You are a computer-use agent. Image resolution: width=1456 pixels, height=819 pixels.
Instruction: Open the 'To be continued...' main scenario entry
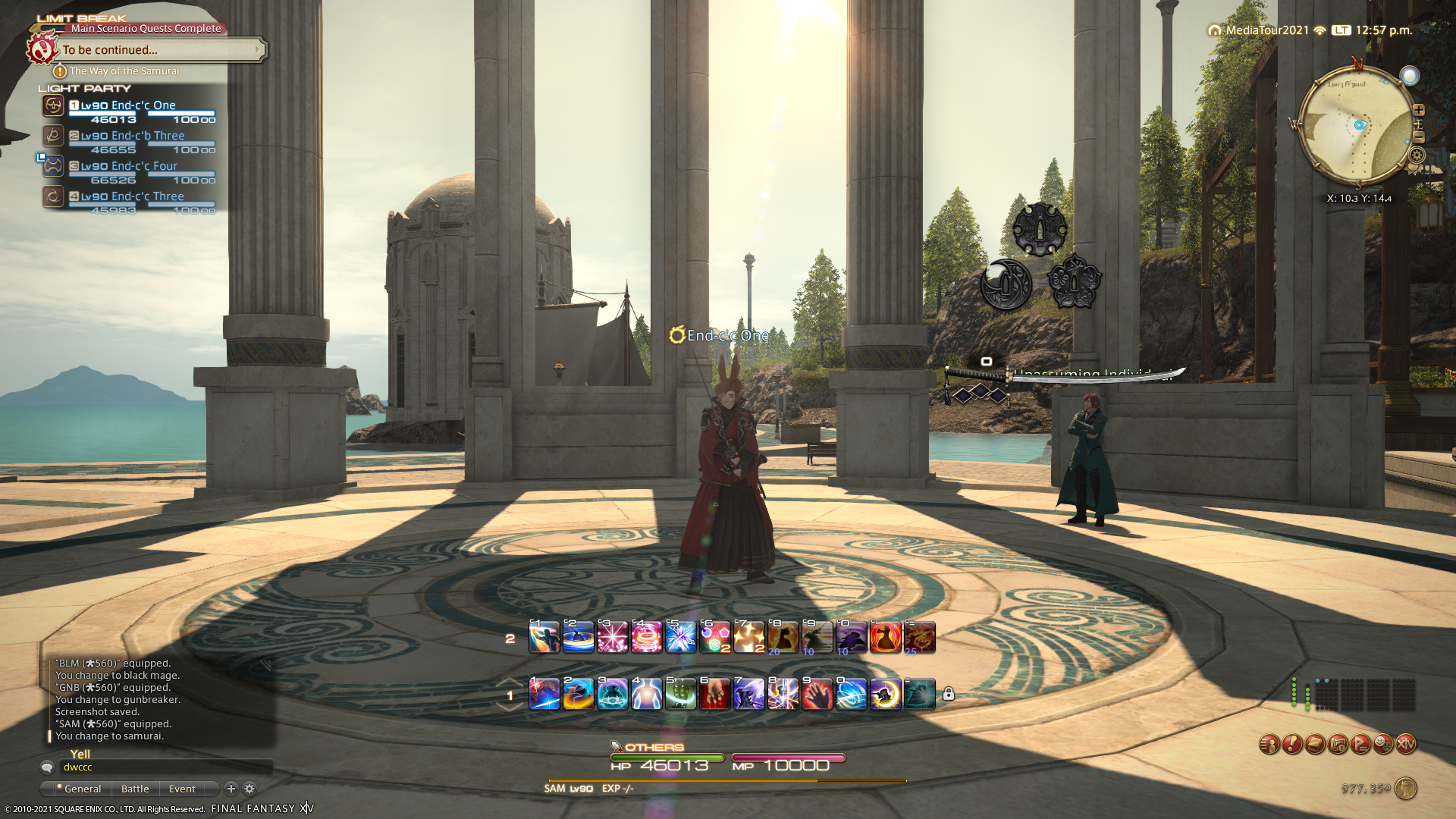coord(161,50)
